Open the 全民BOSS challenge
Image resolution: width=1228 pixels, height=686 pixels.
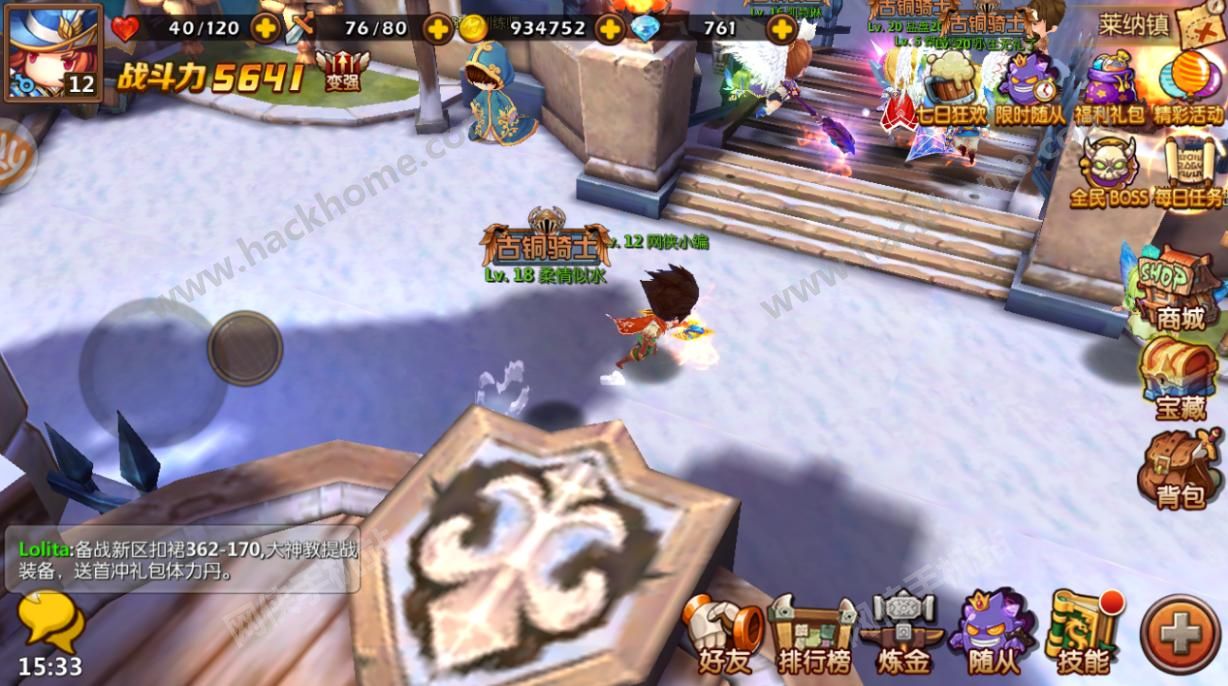1108,171
